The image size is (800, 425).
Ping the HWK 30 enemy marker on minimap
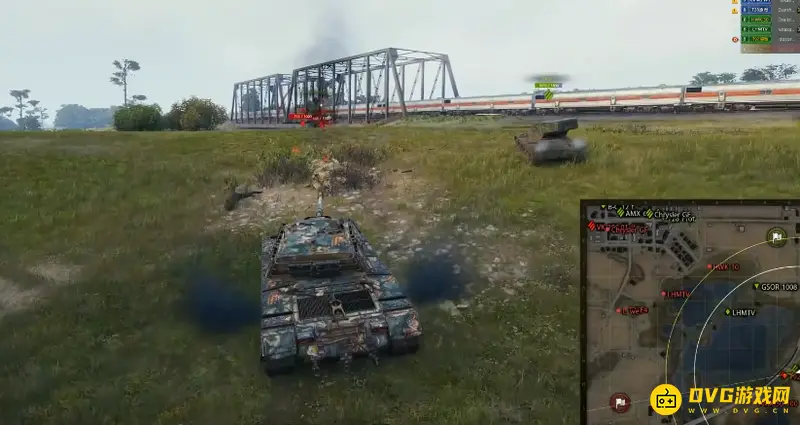[710, 267]
